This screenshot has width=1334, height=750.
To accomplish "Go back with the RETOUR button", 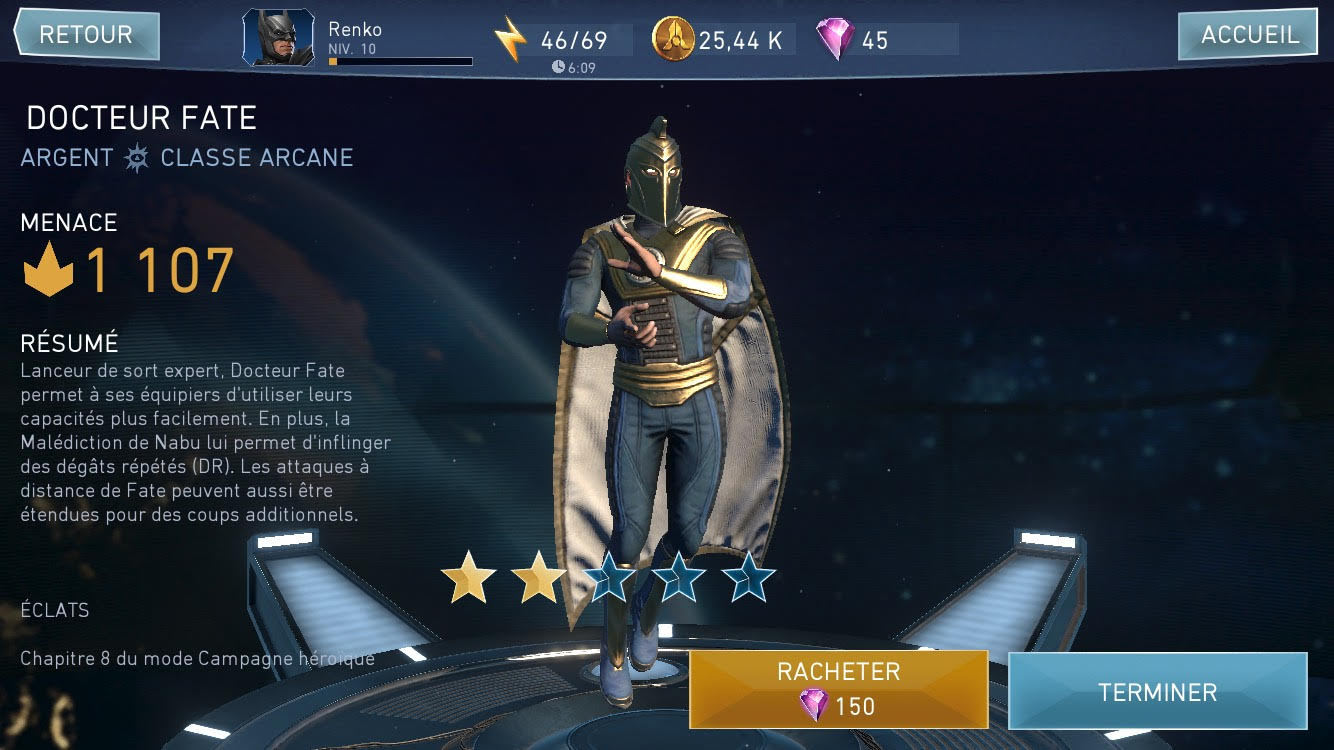I will pos(86,35).
